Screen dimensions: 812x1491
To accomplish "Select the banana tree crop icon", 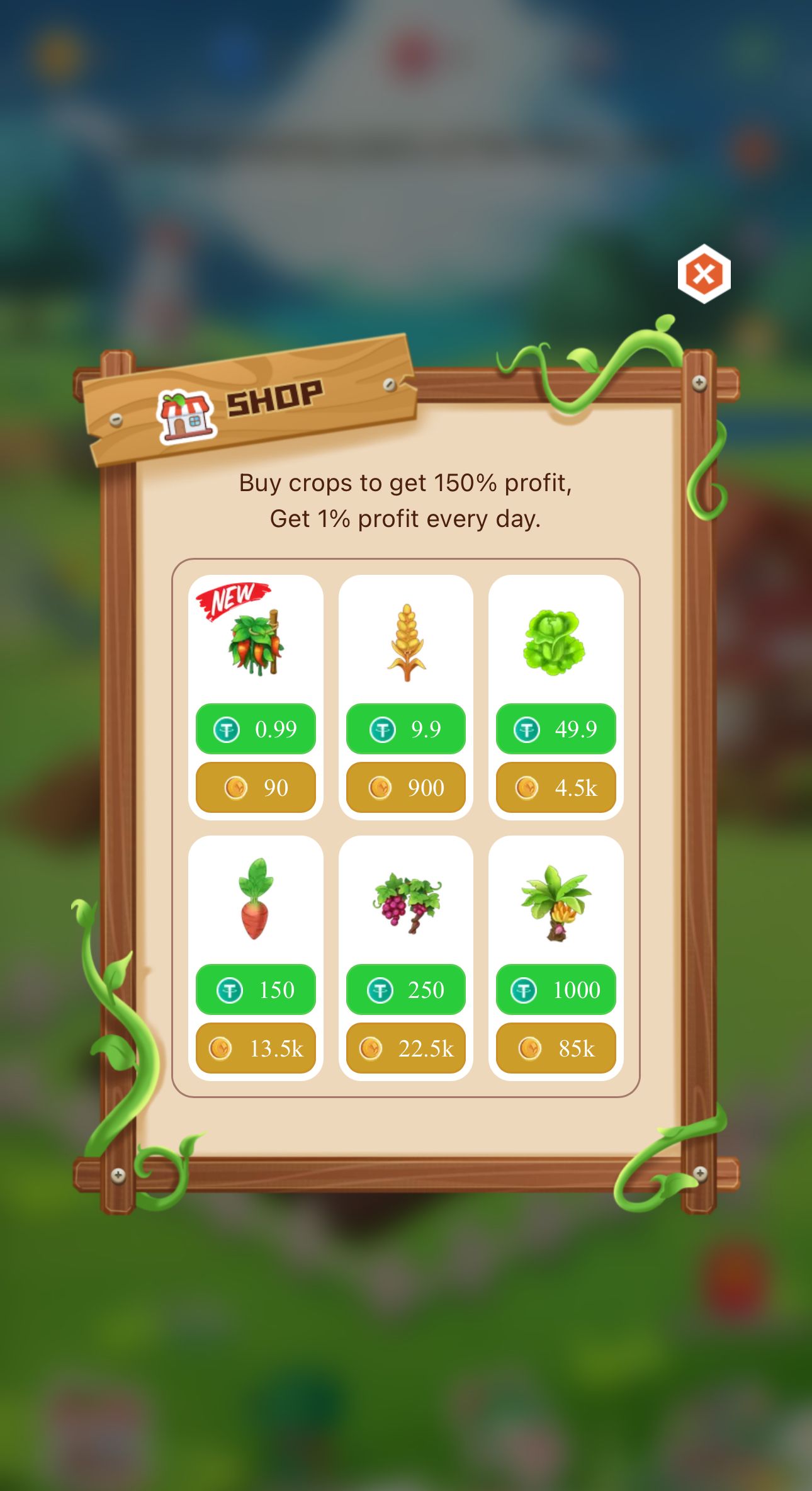I will pos(555,904).
